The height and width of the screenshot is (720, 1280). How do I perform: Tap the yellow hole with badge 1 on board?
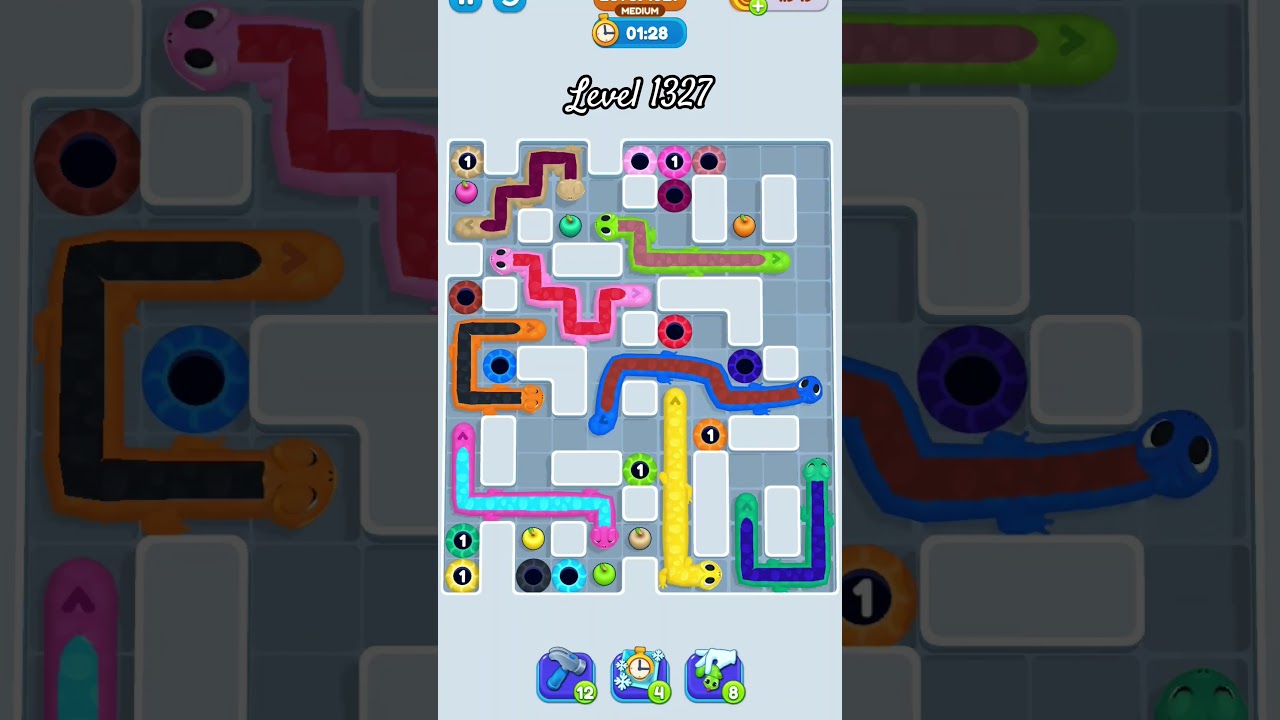(462, 577)
